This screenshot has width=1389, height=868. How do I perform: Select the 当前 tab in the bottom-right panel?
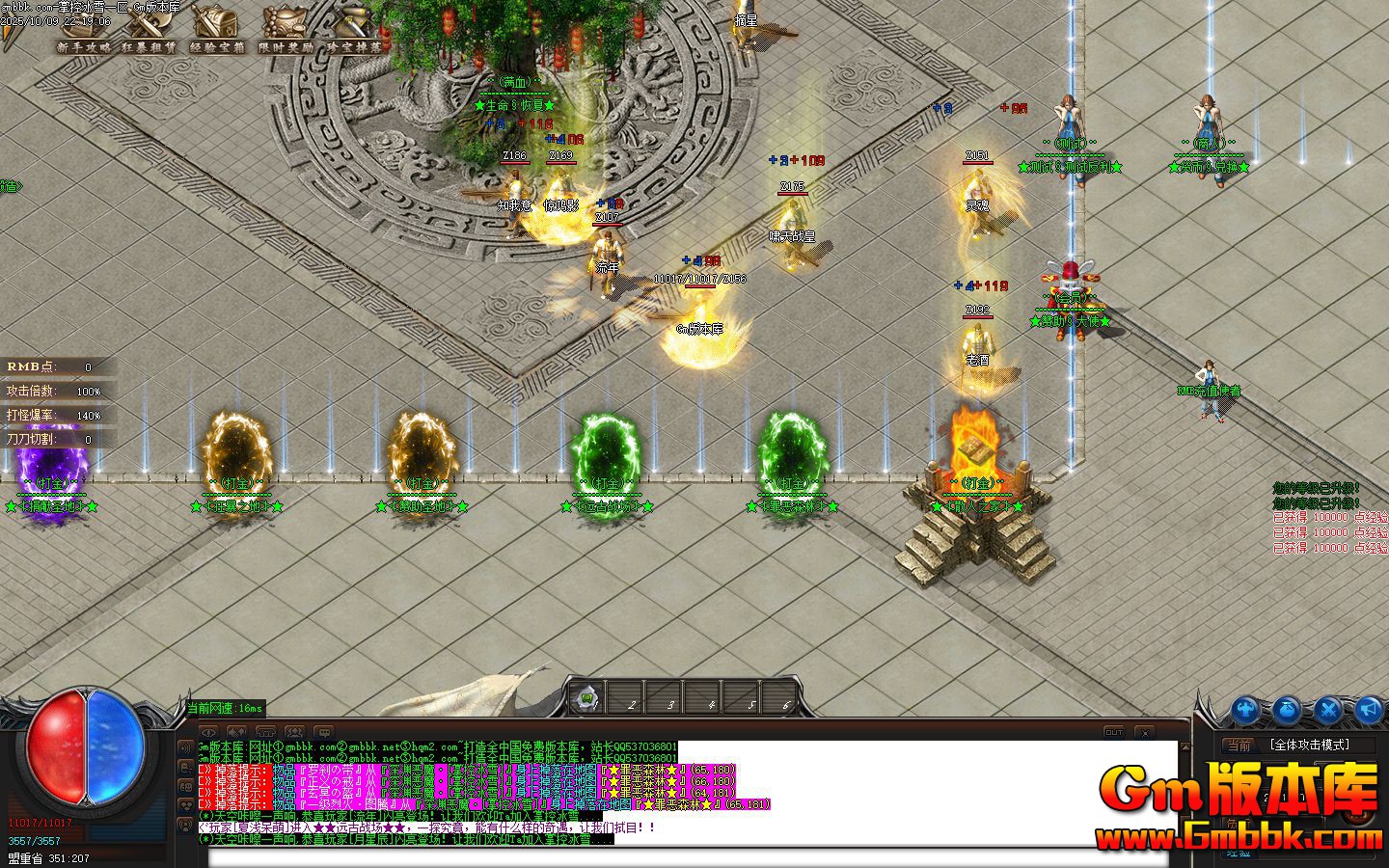(x=1239, y=744)
